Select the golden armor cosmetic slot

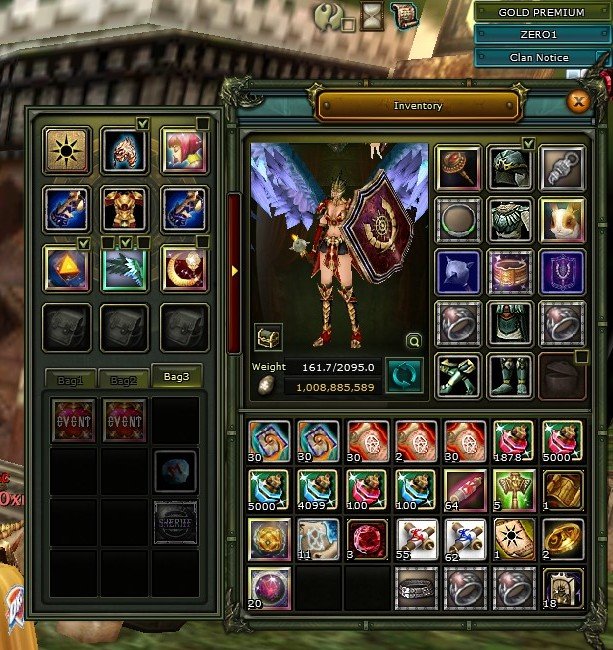click(x=125, y=208)
